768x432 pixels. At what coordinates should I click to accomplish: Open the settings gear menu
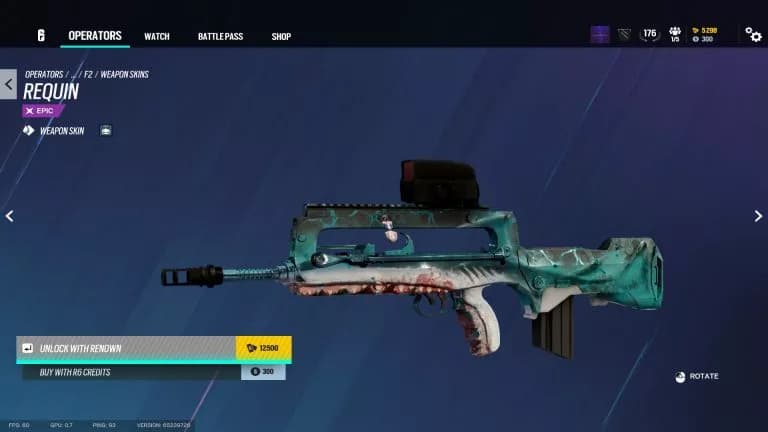754,35
